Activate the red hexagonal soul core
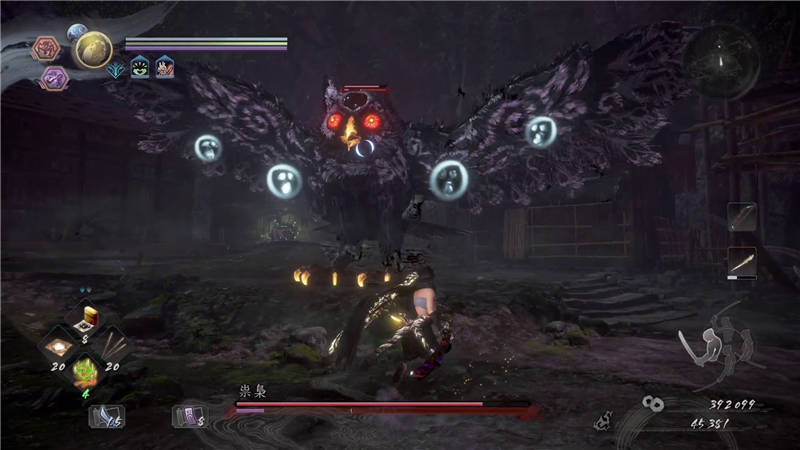The height and width of the screenshot is (450, 800). [x=46, y=48]
